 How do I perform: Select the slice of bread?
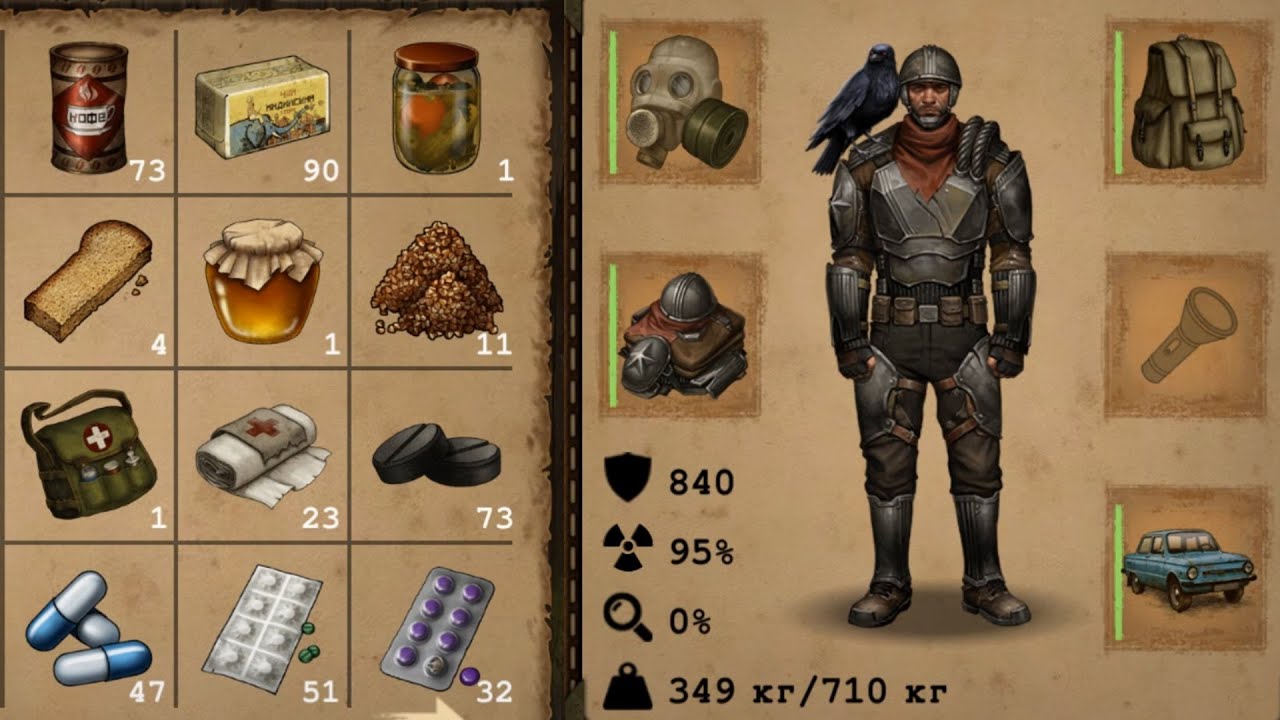point(88,282)
